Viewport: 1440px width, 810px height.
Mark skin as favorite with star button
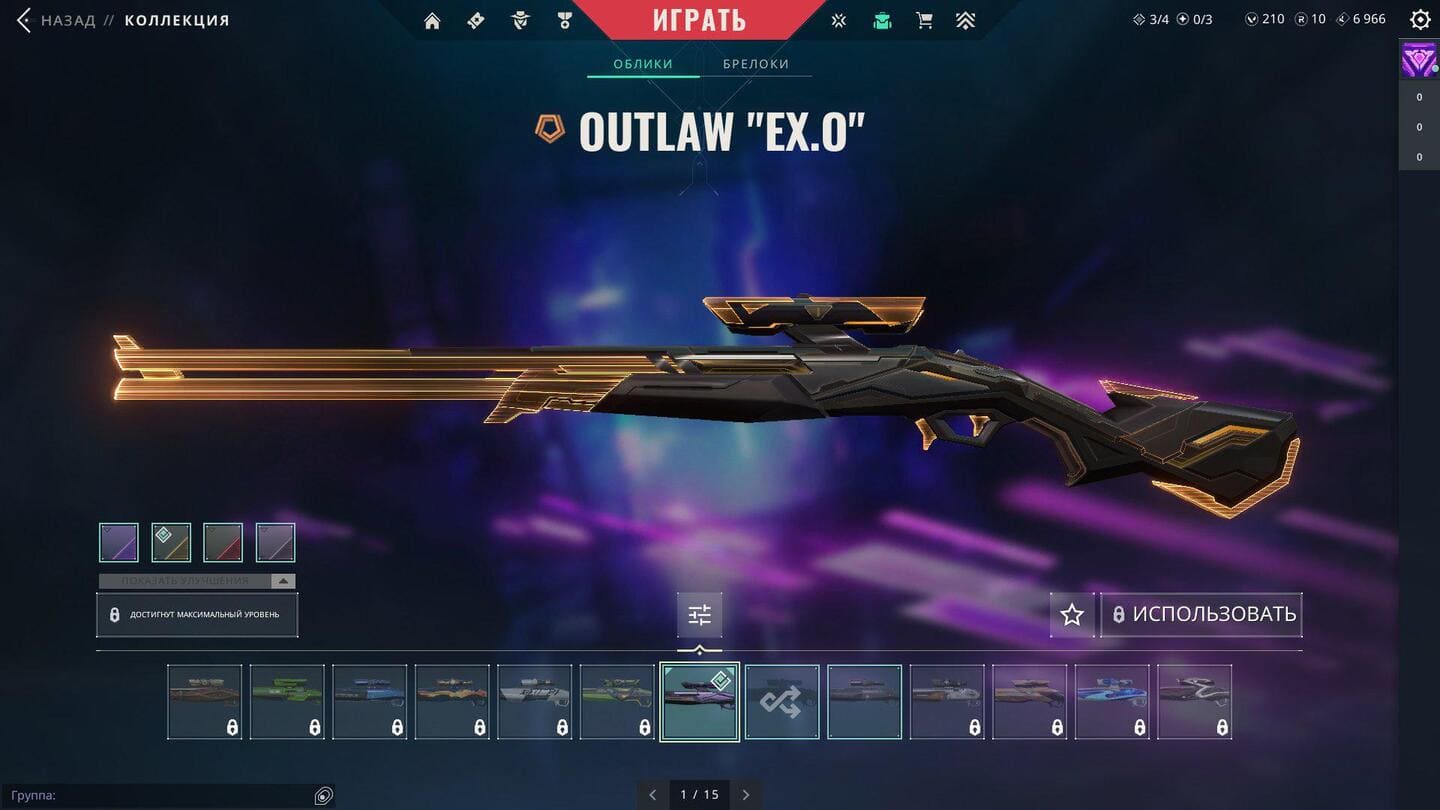pyautogui.click(x=1072, y=615)
